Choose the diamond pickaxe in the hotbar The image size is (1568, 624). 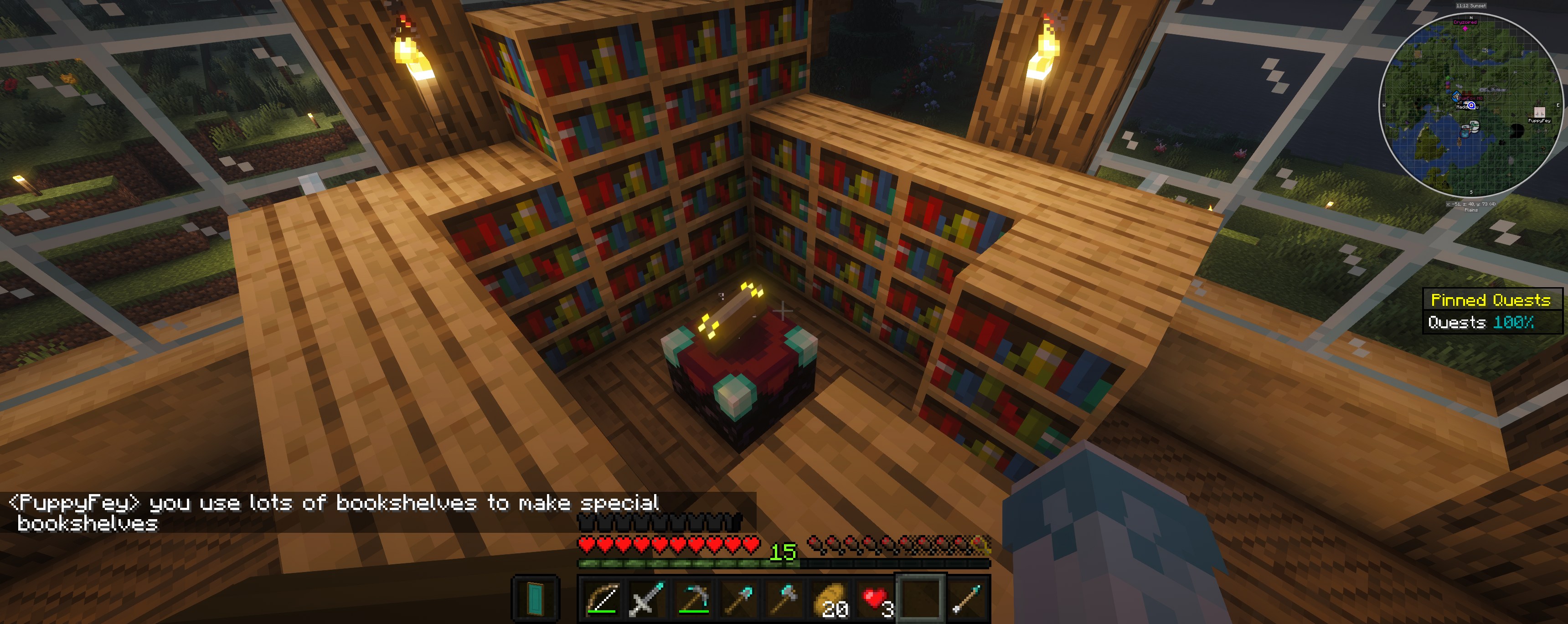[693, 598]
